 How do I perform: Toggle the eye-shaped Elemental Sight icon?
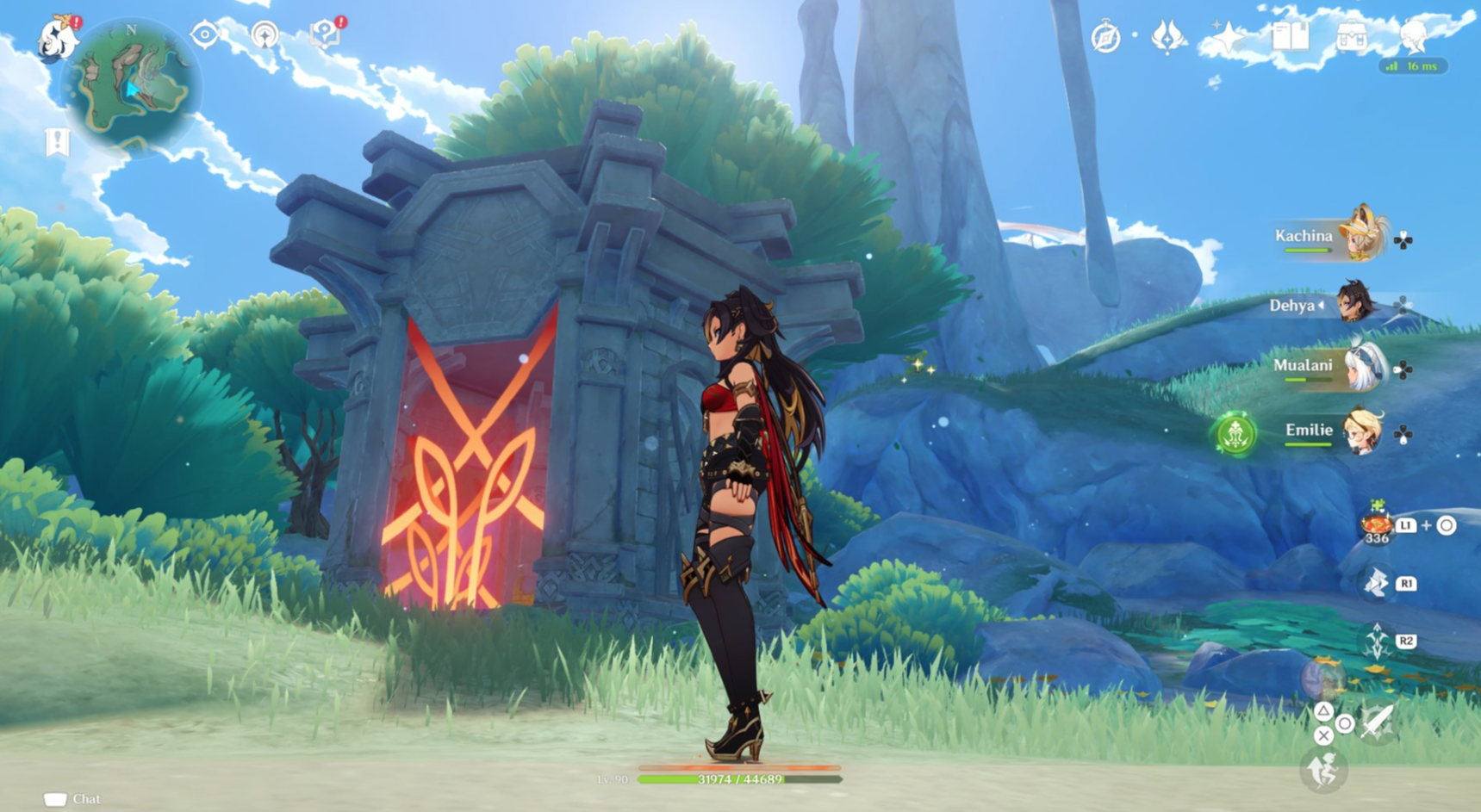[205, 34]
